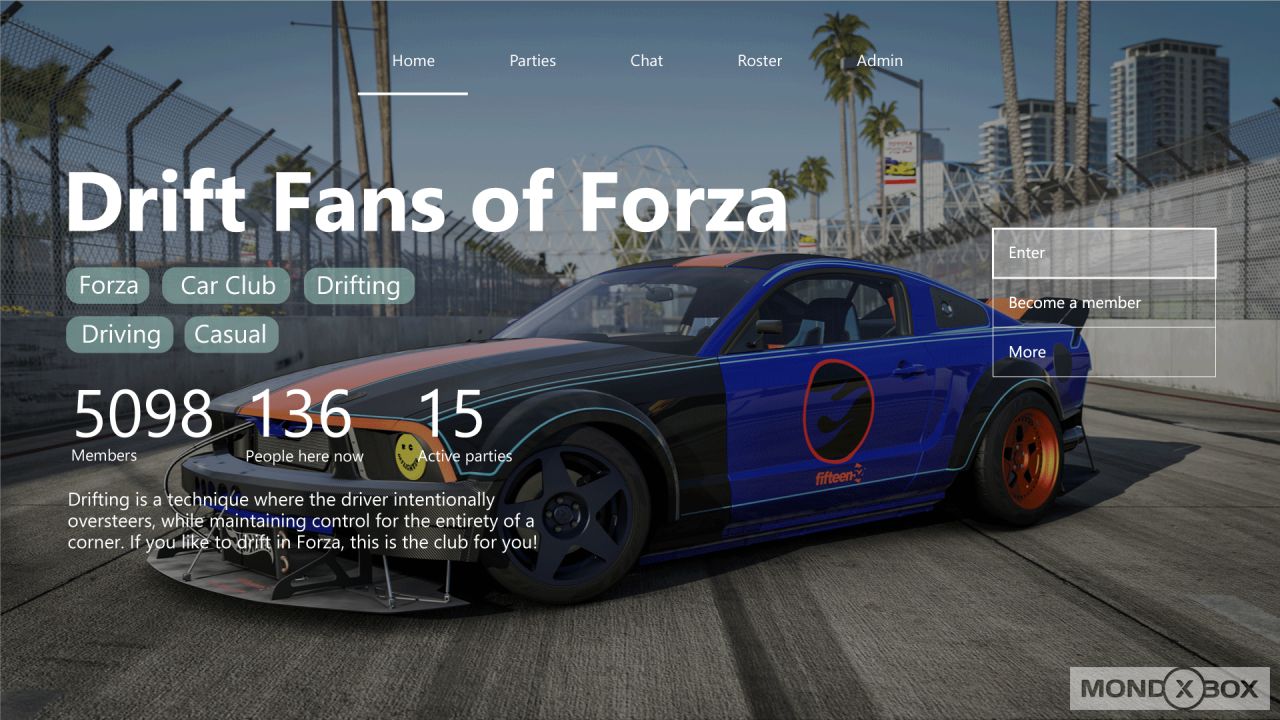The width and height of the screenshot is (1280, 720).
Task: Click the club description paragraph
Action: pos(302,520)
